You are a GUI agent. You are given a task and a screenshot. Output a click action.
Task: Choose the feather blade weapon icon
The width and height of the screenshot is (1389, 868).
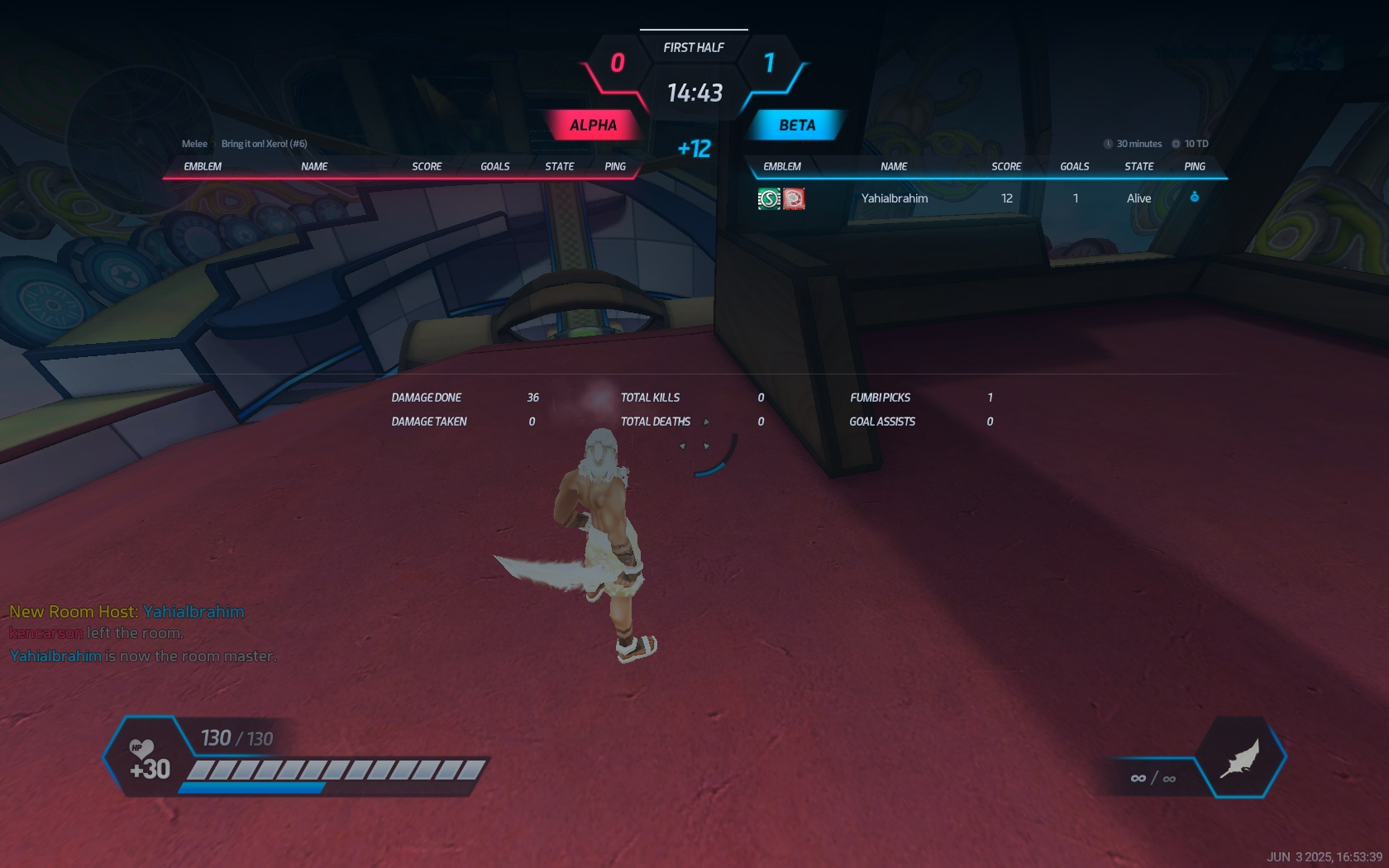(x=1240, y=758)
